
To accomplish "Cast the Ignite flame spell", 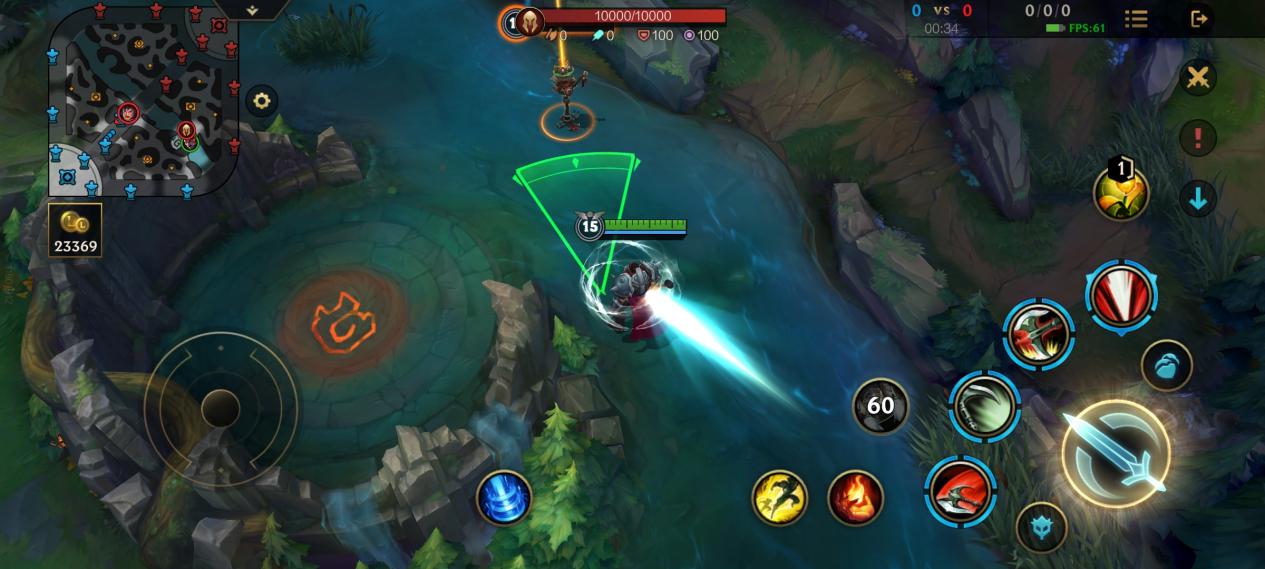I will tap(856, 497).
